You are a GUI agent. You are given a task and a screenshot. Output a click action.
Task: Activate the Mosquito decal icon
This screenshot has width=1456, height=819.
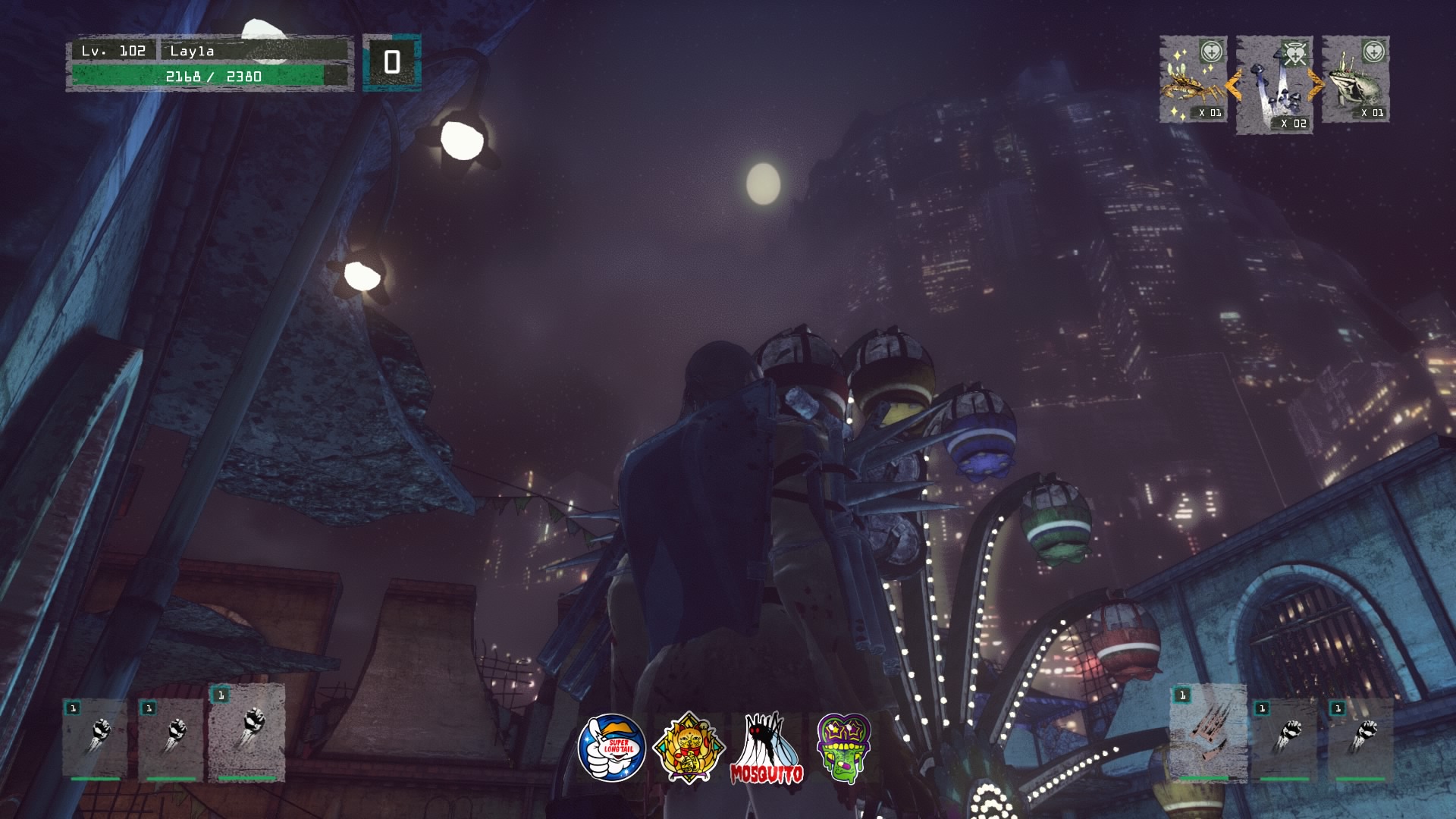tap(766, 748)
